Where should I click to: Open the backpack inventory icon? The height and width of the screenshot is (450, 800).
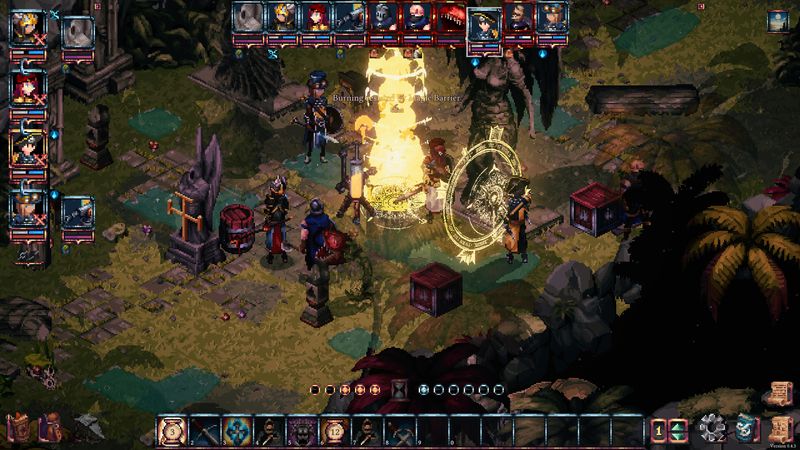(x=48, y=429)
